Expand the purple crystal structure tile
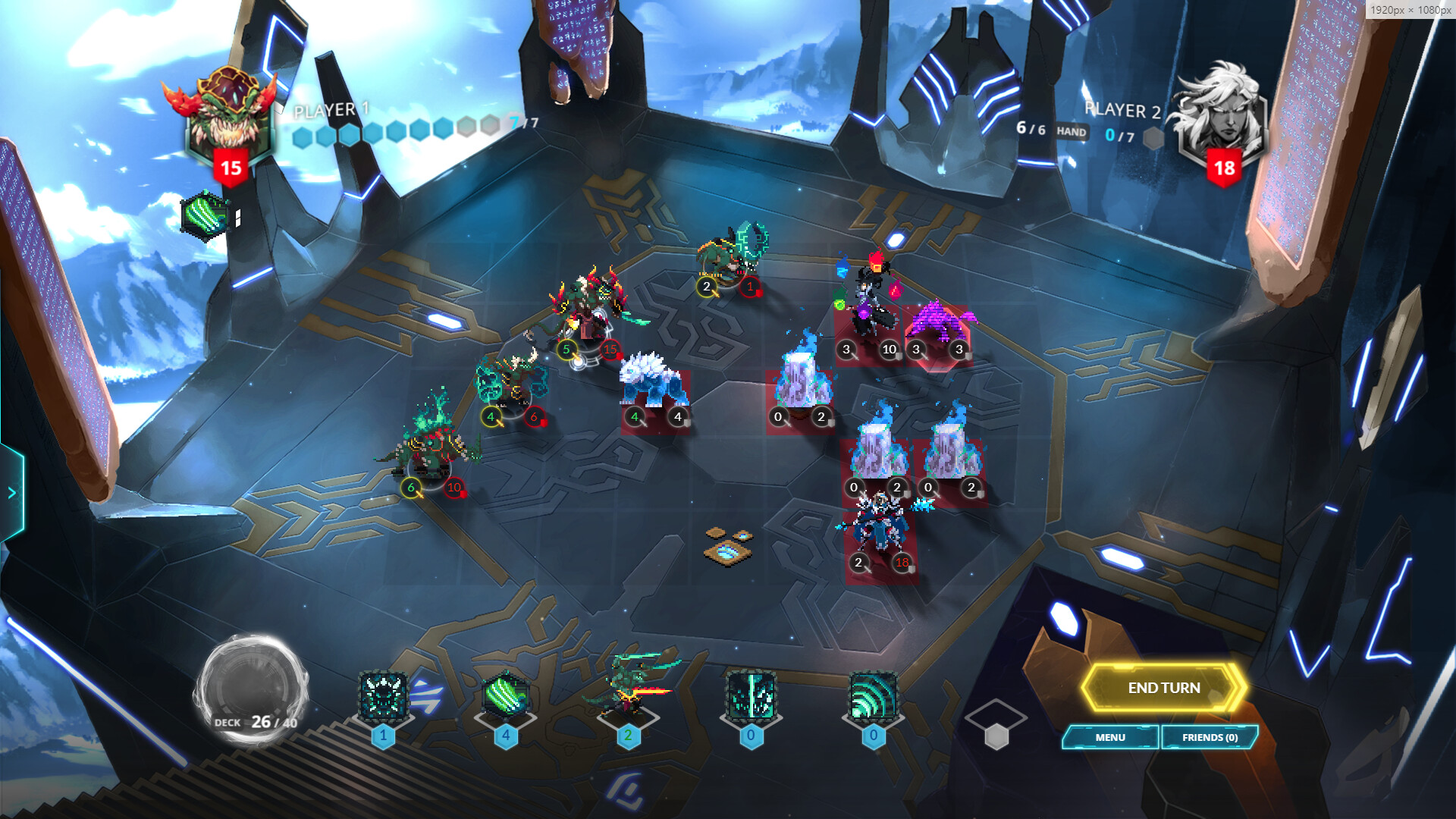Viewport: 1456px width, 819px height. 939,322
